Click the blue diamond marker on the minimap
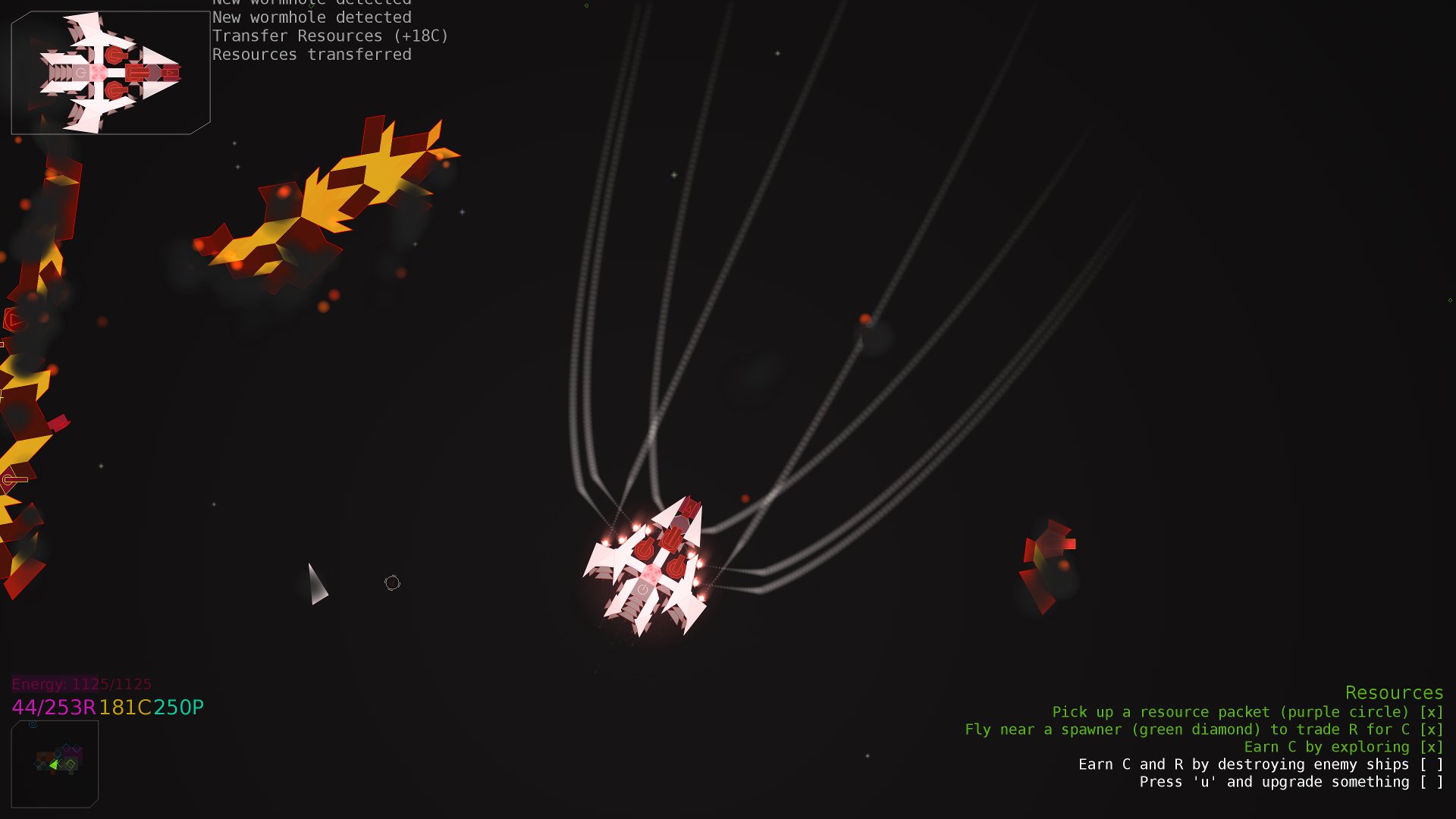This screenshot has width=1456, height=819. pyautogui.click(x=58, y=754)
